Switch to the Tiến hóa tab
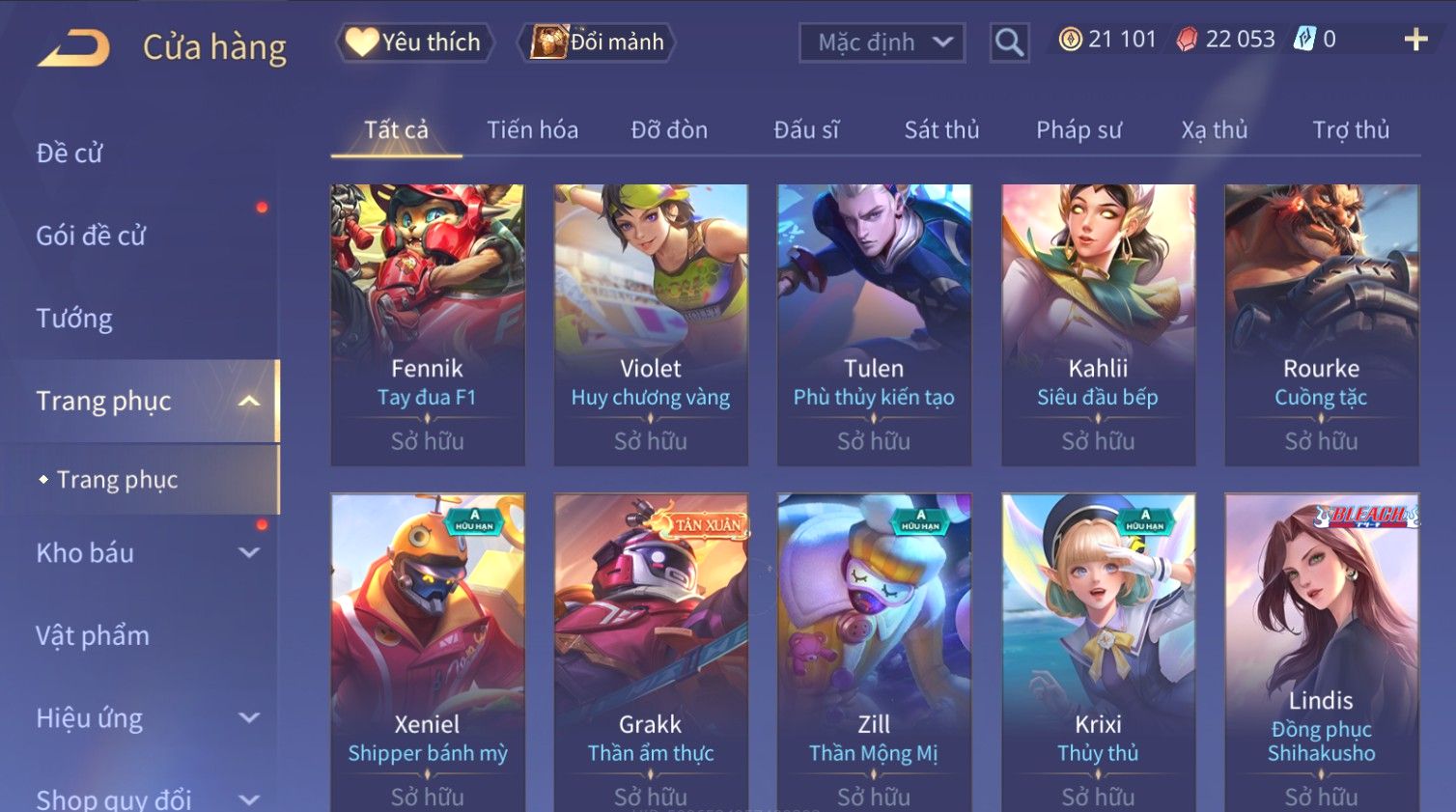Screen dimensions: 1456x812 point(532,130)
